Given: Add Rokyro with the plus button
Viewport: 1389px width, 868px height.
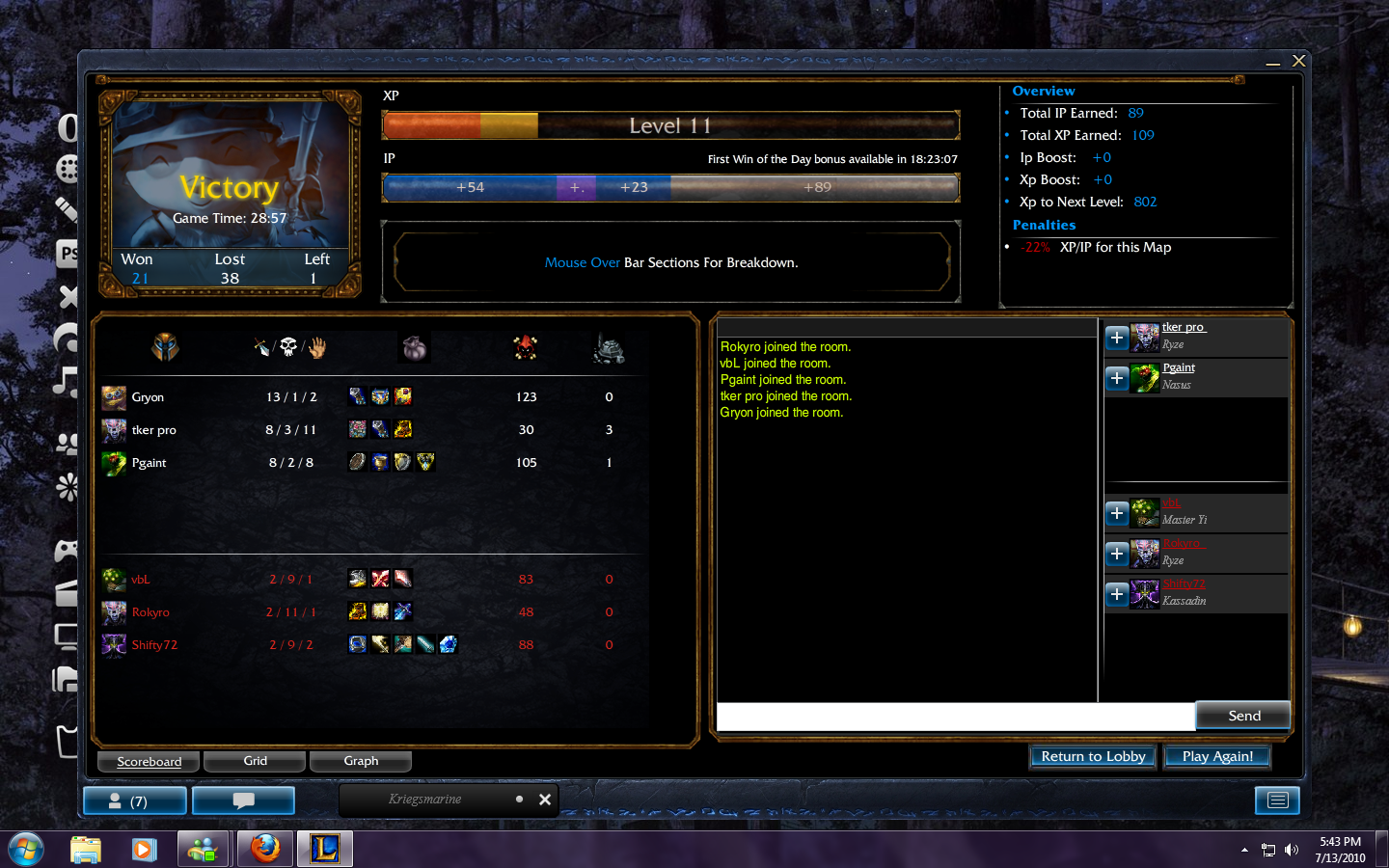Looking at the screenshot, I should pos(1117,554).
